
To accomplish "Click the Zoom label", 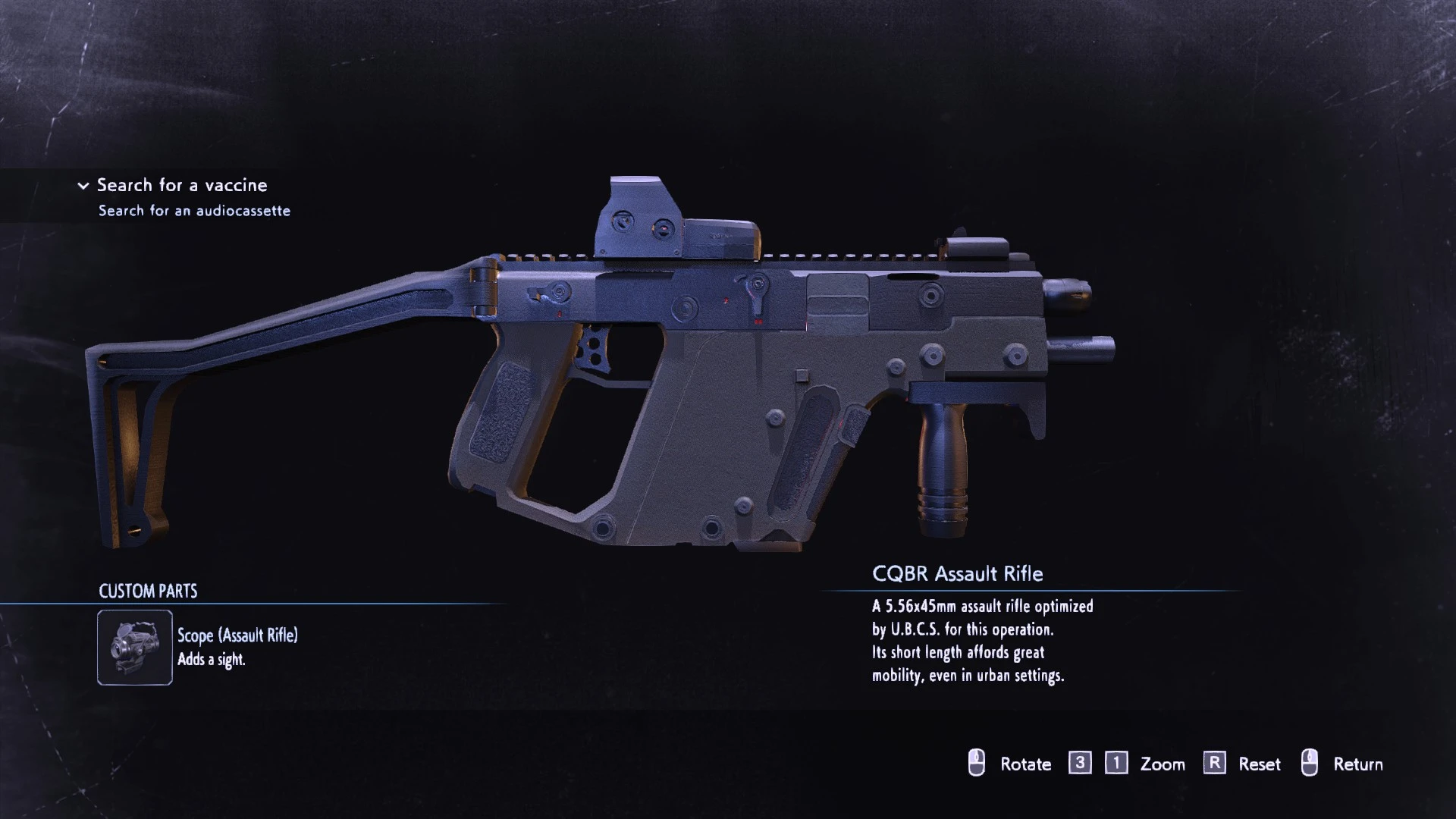I will point(1162,764).
